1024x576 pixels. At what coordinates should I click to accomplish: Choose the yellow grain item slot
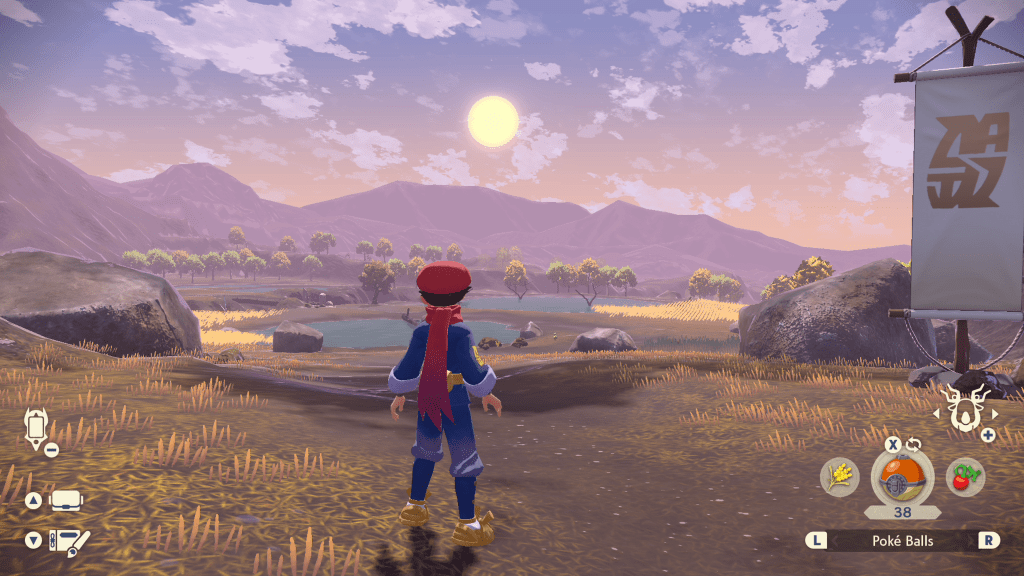pos(840,477)
